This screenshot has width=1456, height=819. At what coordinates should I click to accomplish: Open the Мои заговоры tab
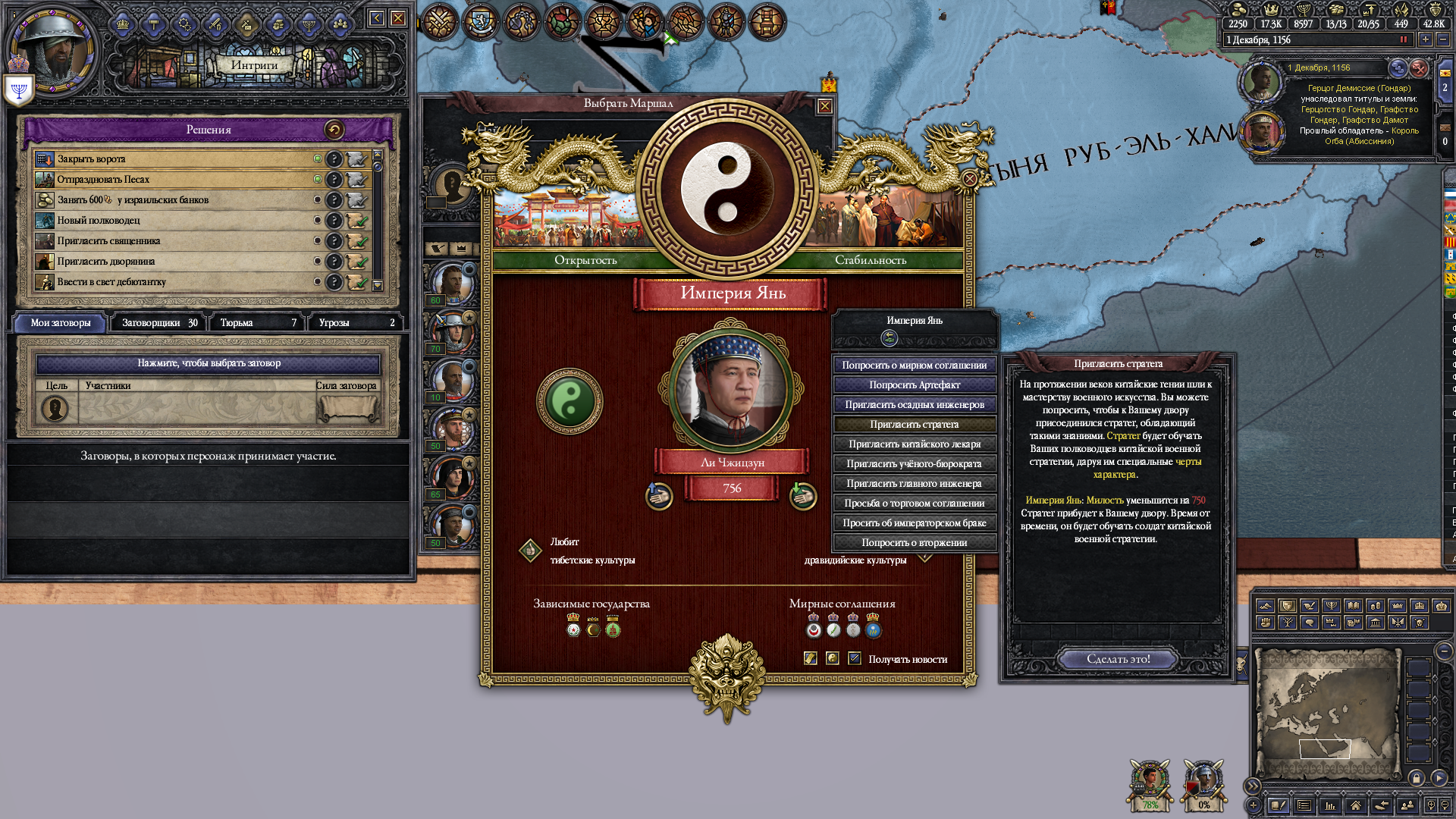tap(61, 322)
